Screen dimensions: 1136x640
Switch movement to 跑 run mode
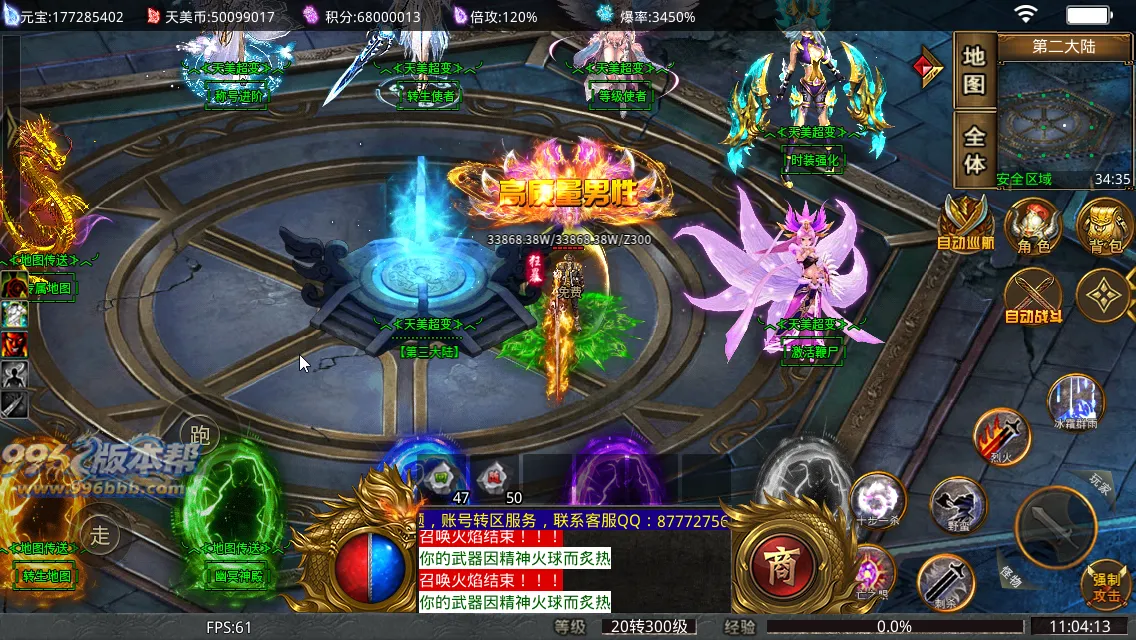[200, 435]
